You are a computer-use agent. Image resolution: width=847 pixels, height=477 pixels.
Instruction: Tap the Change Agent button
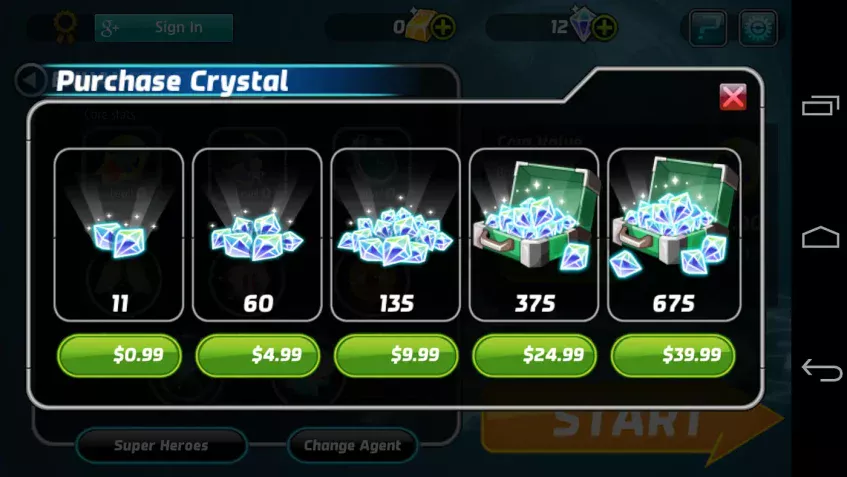click(352, 445)
